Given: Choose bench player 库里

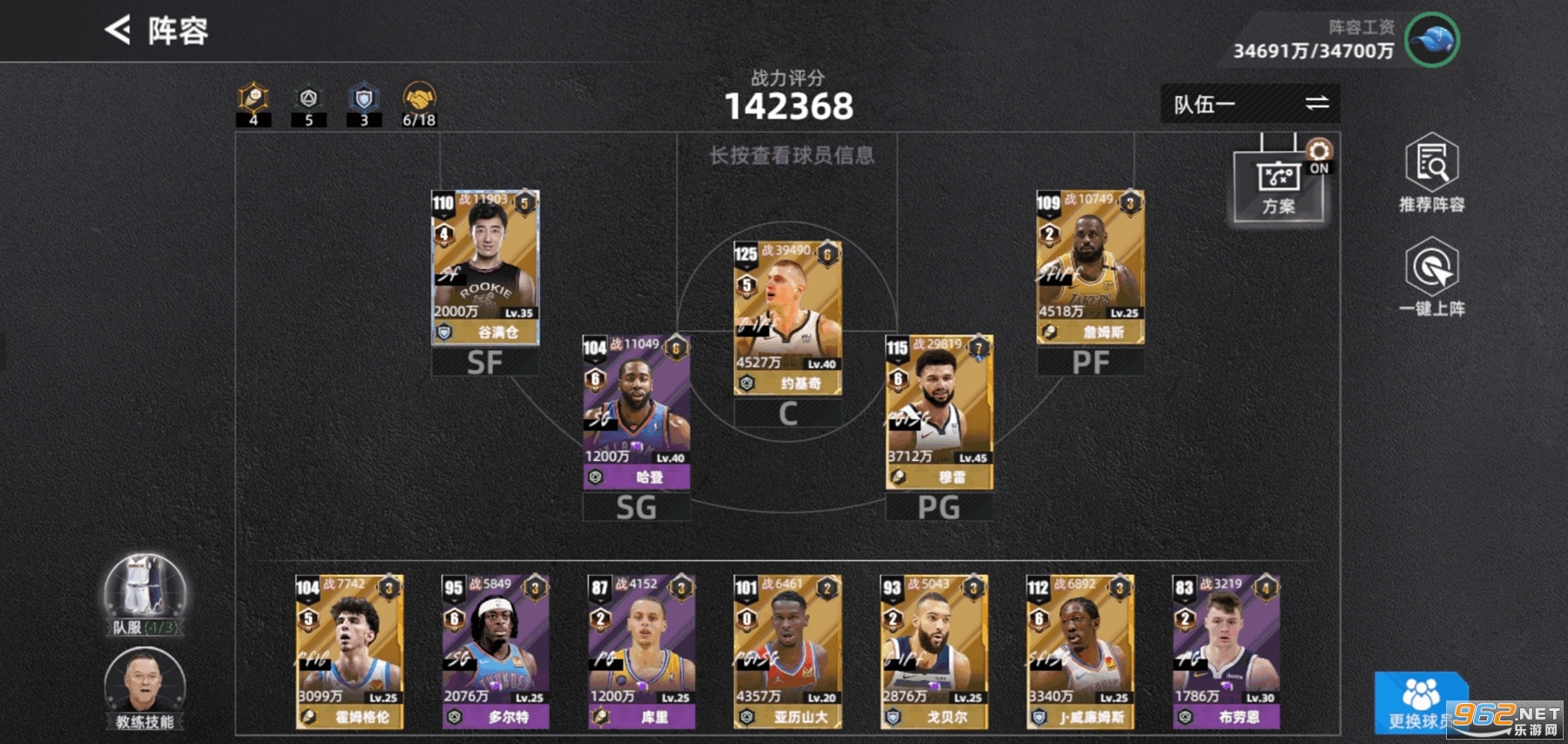Looking at the screenshot, I should tap(641, 651).
